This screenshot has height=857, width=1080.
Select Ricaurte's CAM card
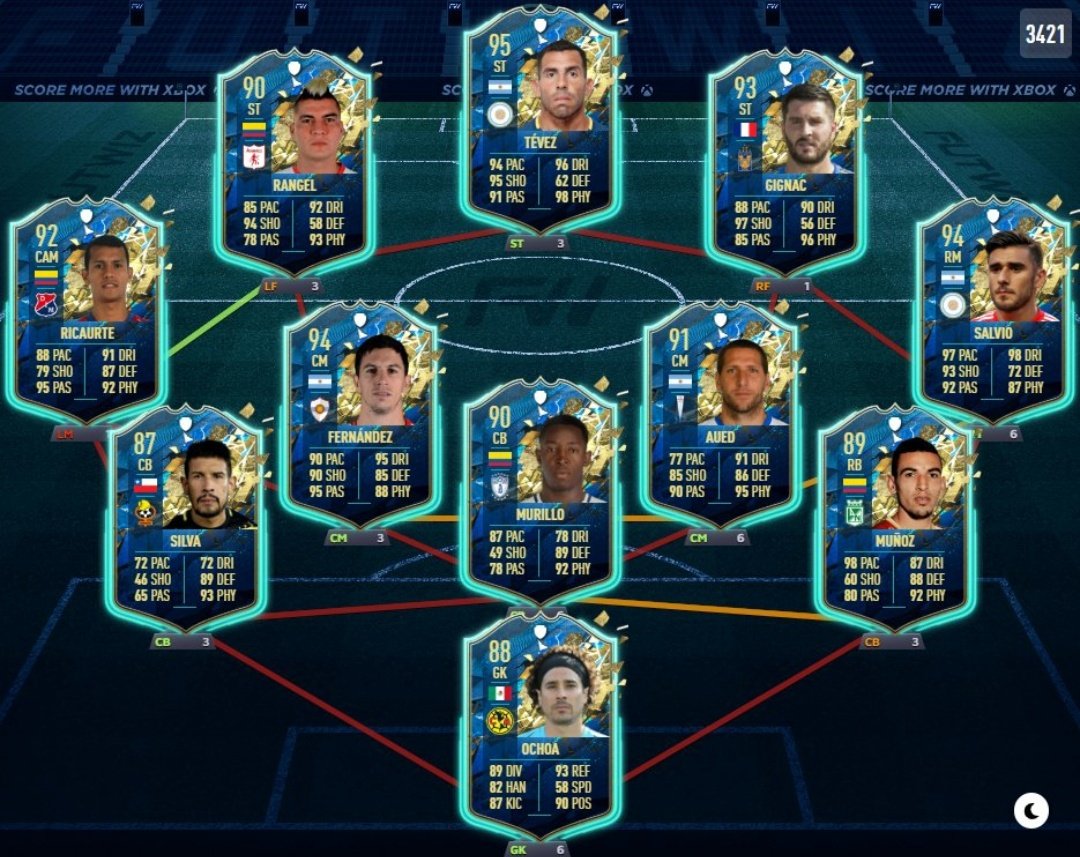[87, 310]
